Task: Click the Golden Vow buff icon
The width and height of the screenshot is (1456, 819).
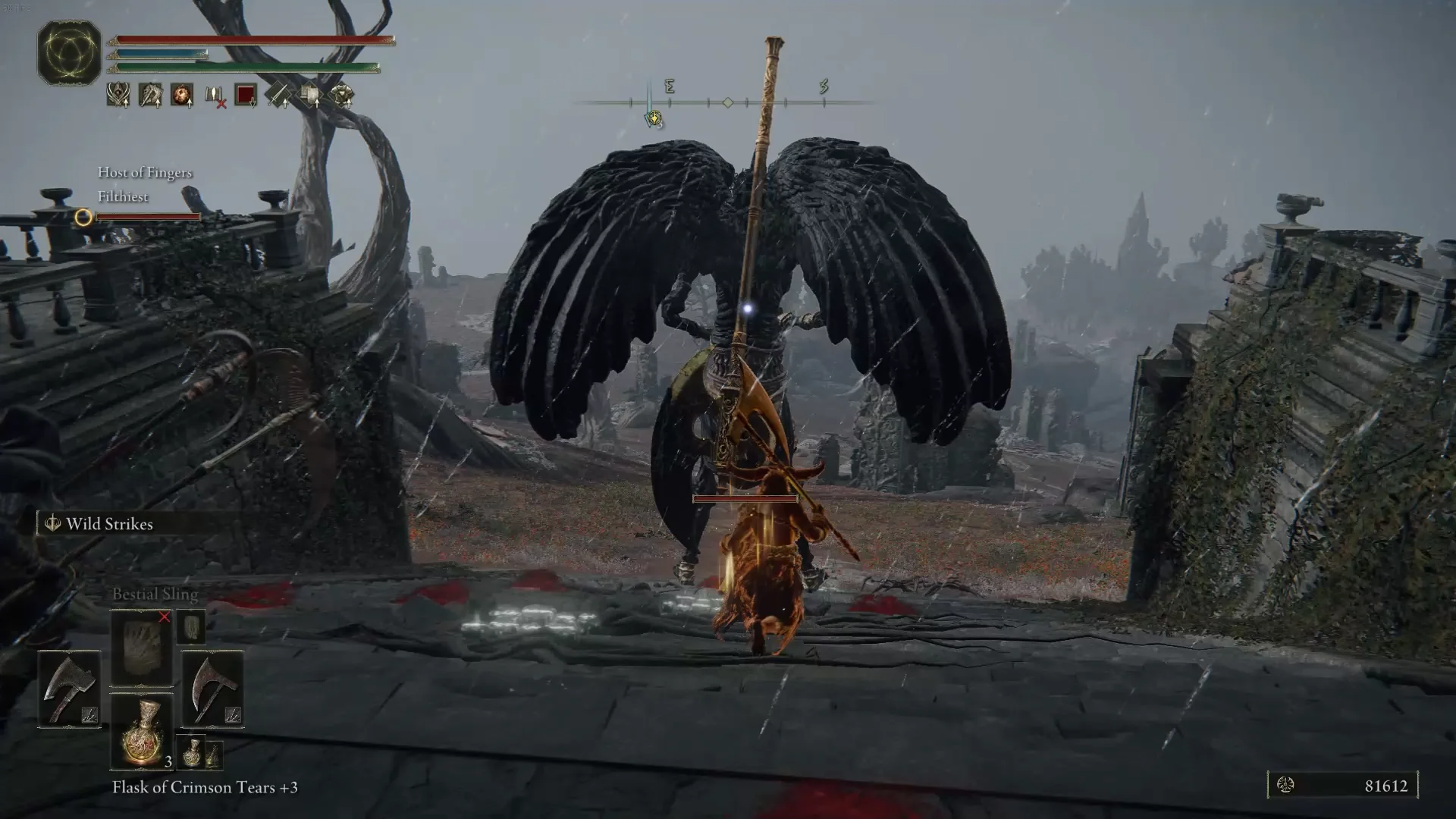Action: (117, 95)
